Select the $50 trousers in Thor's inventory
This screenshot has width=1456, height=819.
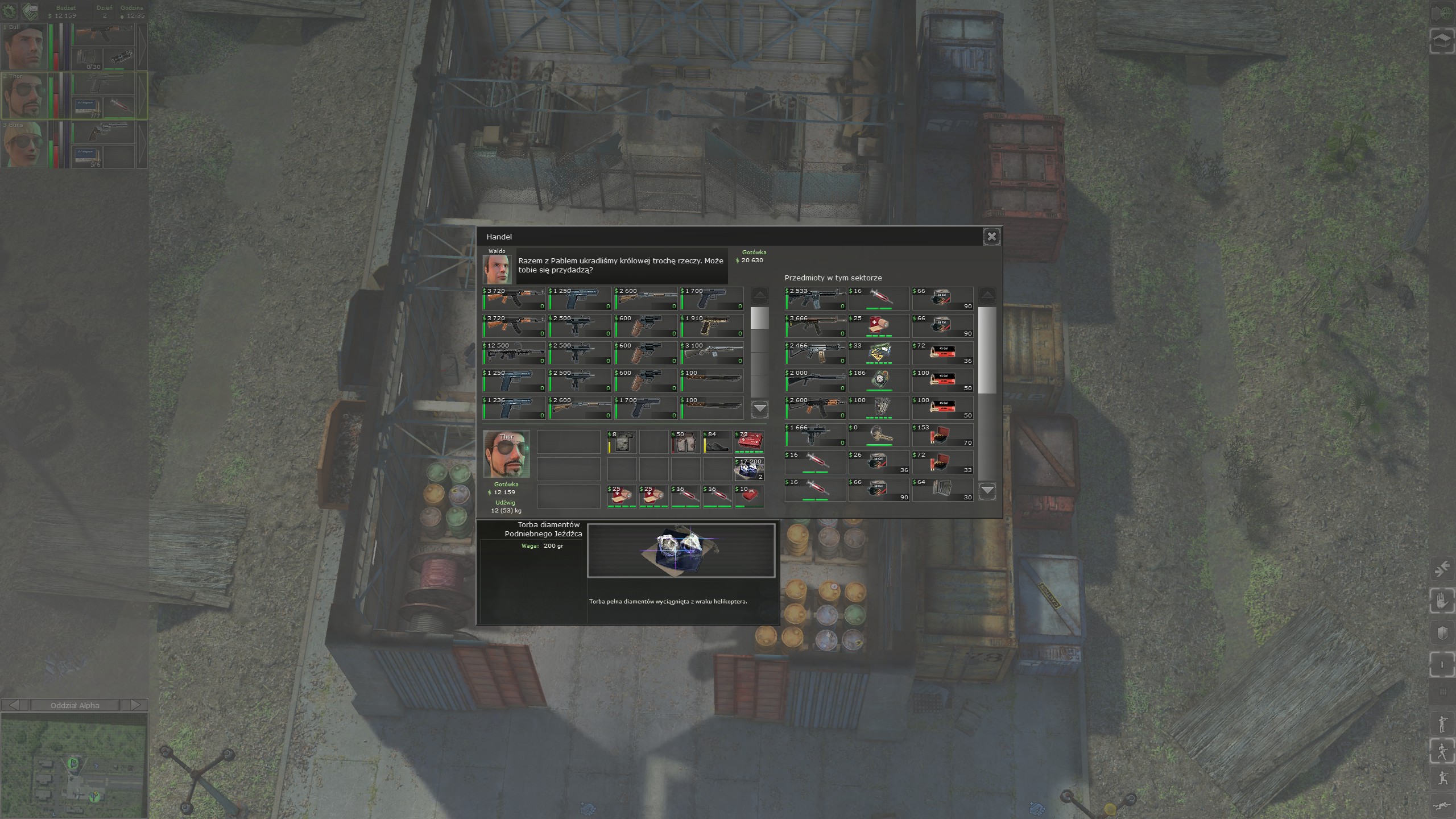pos(685,442)
